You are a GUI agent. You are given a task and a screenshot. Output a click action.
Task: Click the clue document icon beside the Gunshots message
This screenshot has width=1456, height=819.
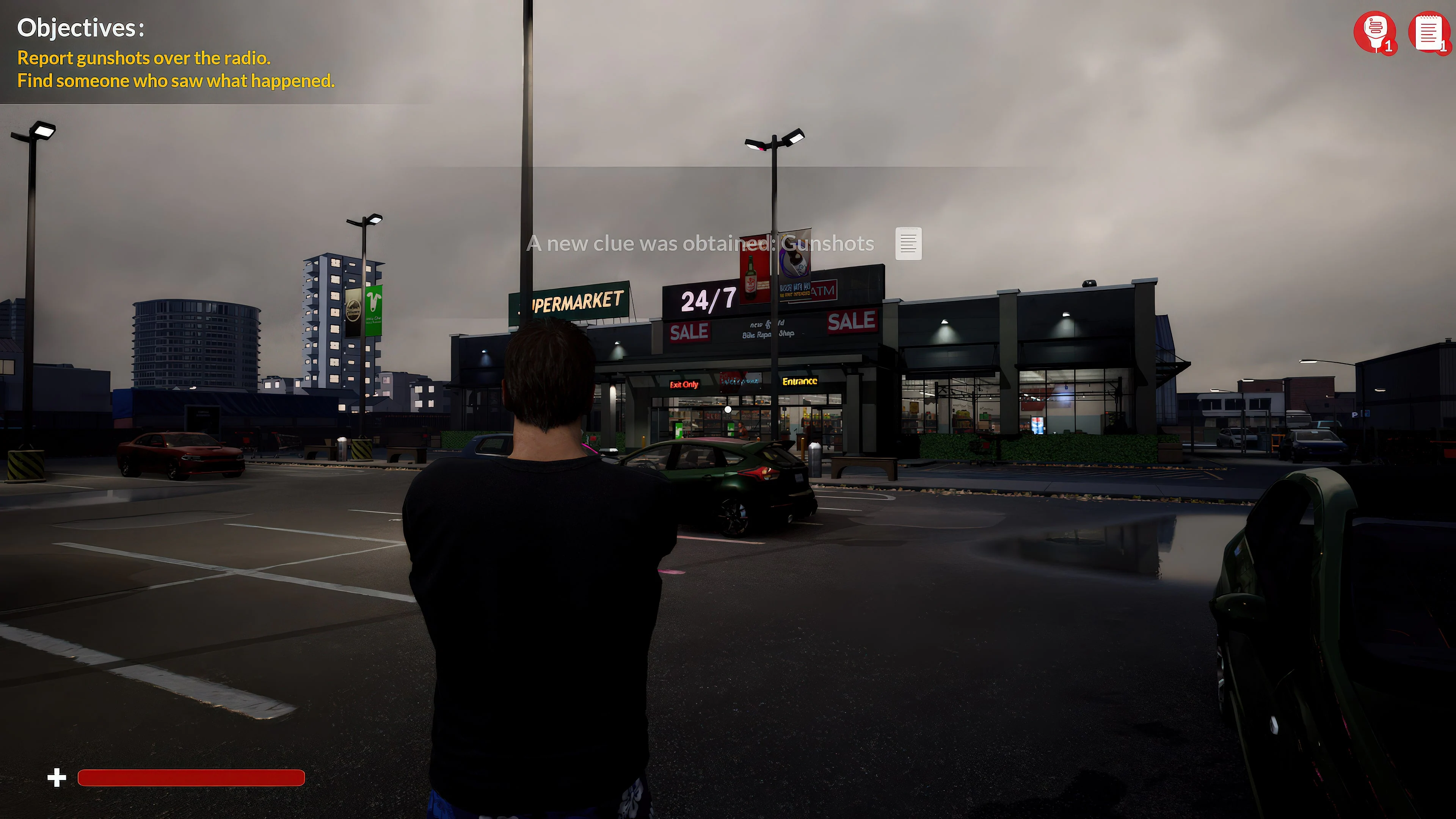pos(909,243)
